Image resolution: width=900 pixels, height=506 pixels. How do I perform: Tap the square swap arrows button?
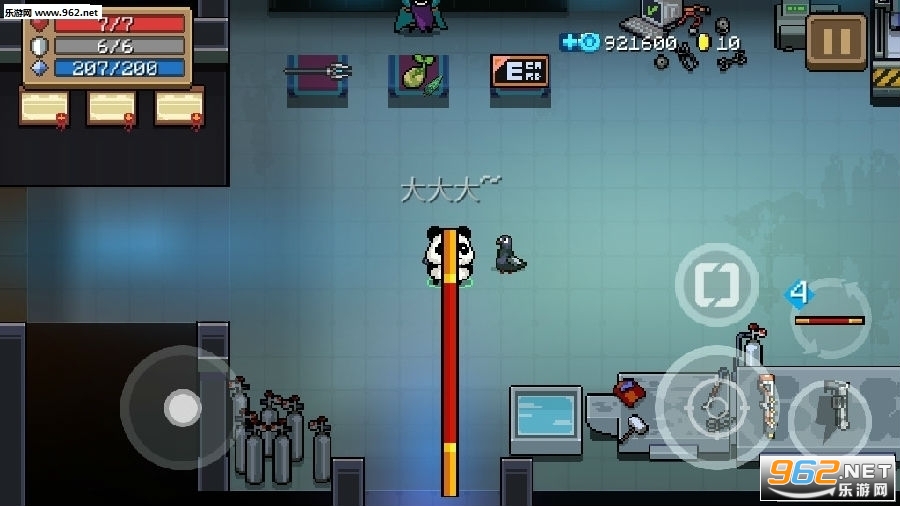[x=717, y=285]
